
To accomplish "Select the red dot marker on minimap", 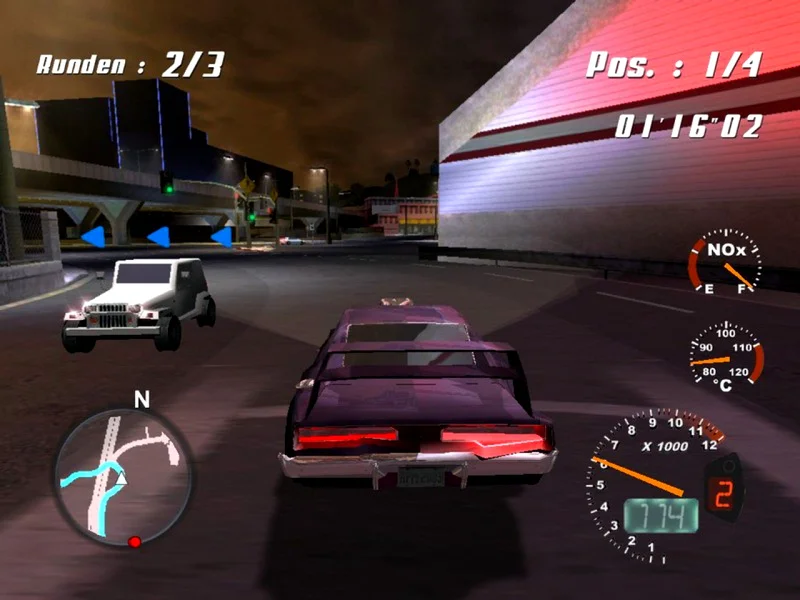I will pos(134,542).
